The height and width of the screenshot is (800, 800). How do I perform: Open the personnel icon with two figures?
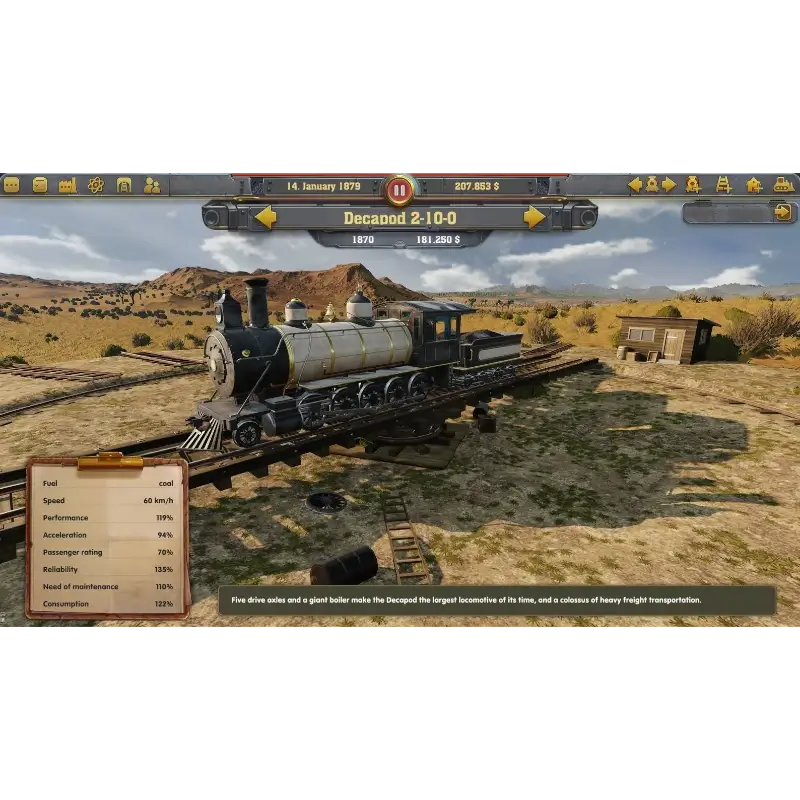(x=152, y=185)
